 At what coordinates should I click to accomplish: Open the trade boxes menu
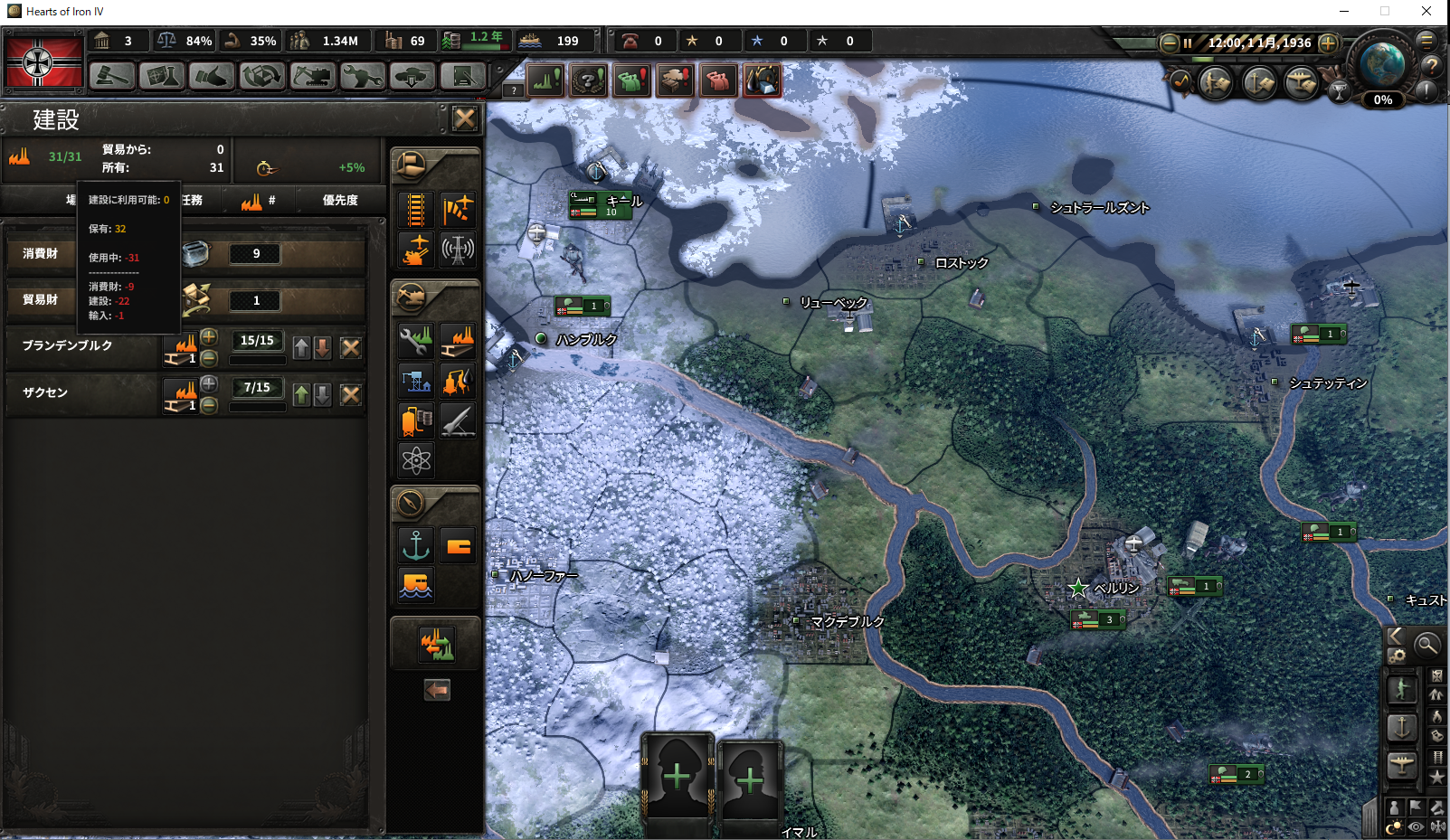tap(262, 77)
